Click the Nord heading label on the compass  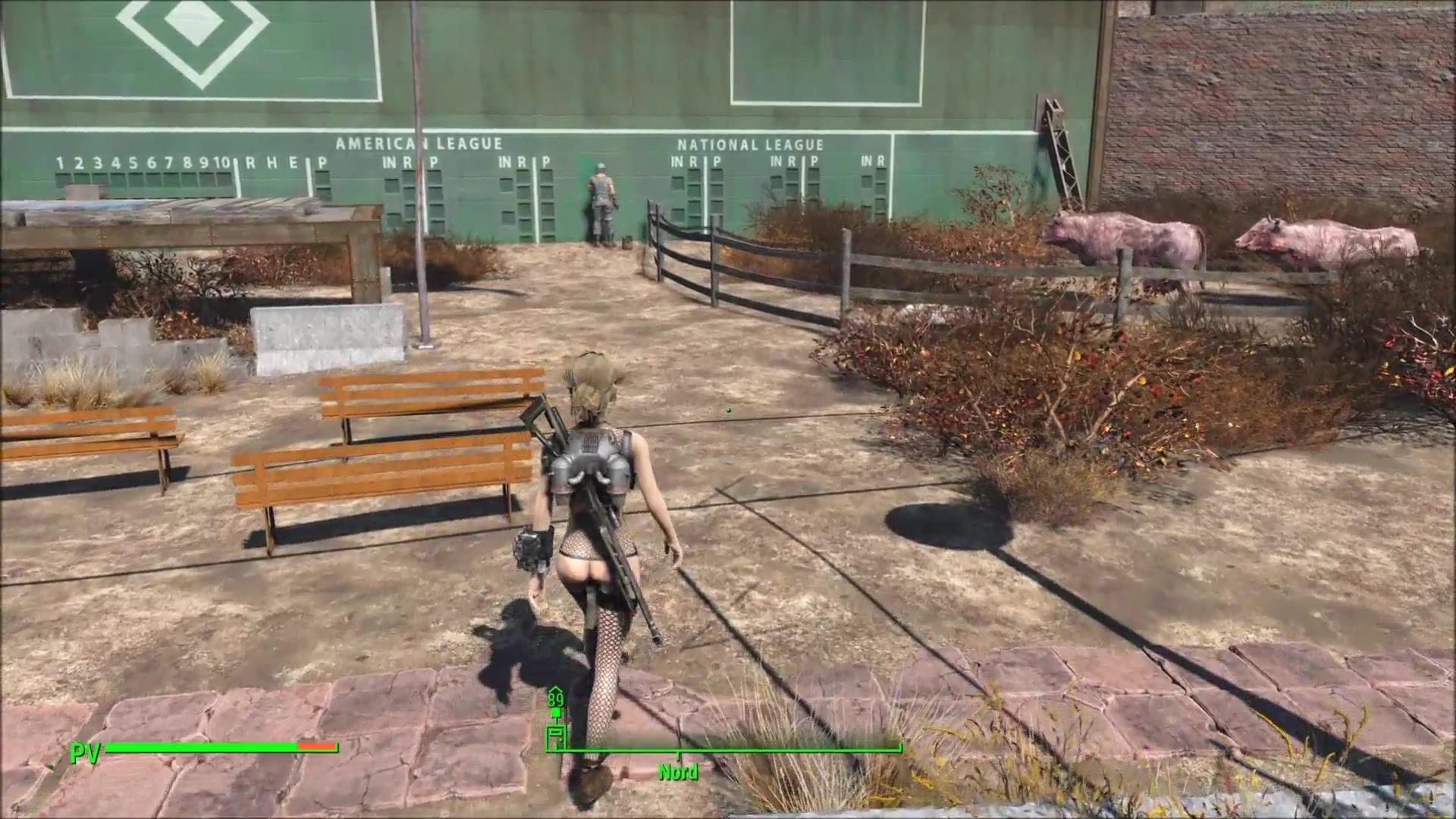[x=678, y=772]
